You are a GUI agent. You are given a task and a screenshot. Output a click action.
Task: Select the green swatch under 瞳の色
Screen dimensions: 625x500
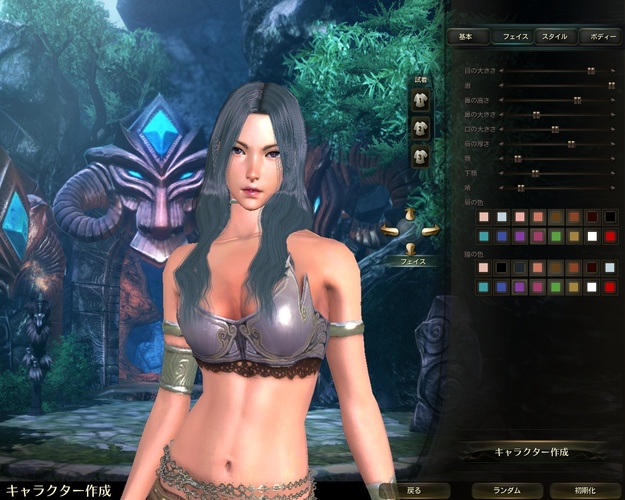(556, 287)
